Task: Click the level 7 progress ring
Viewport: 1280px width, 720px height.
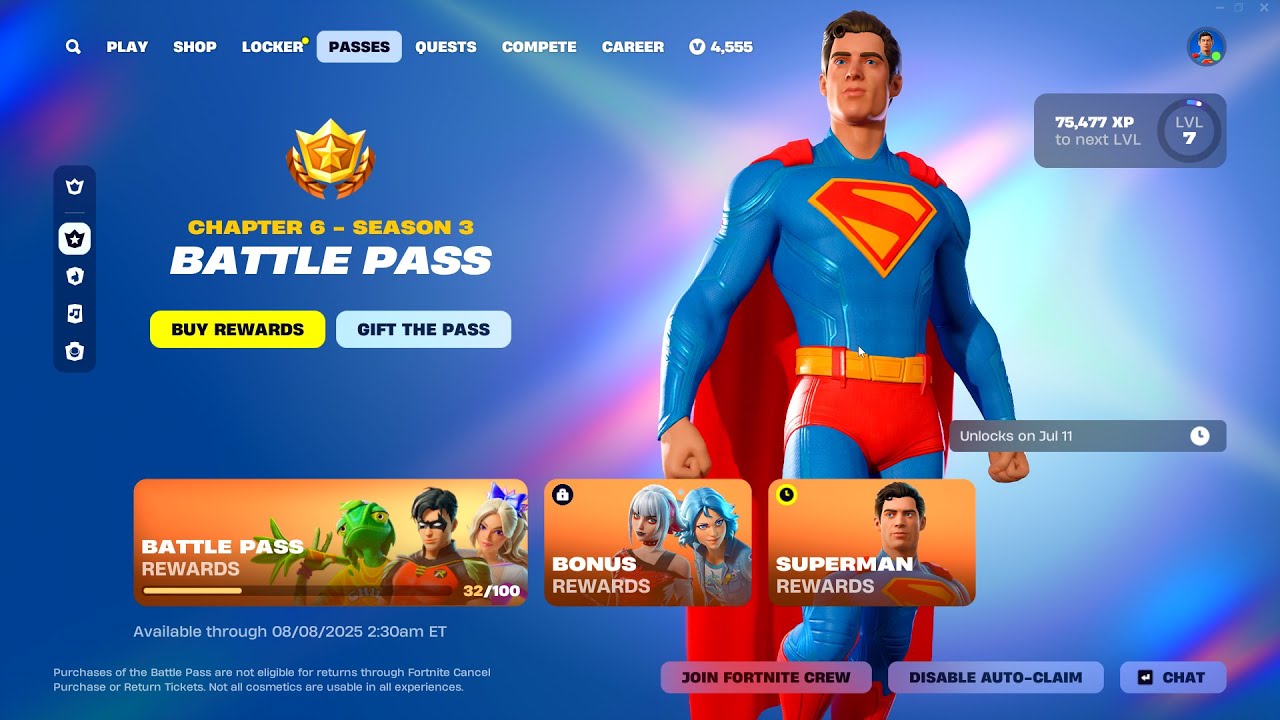Action: click(1190, 130)
